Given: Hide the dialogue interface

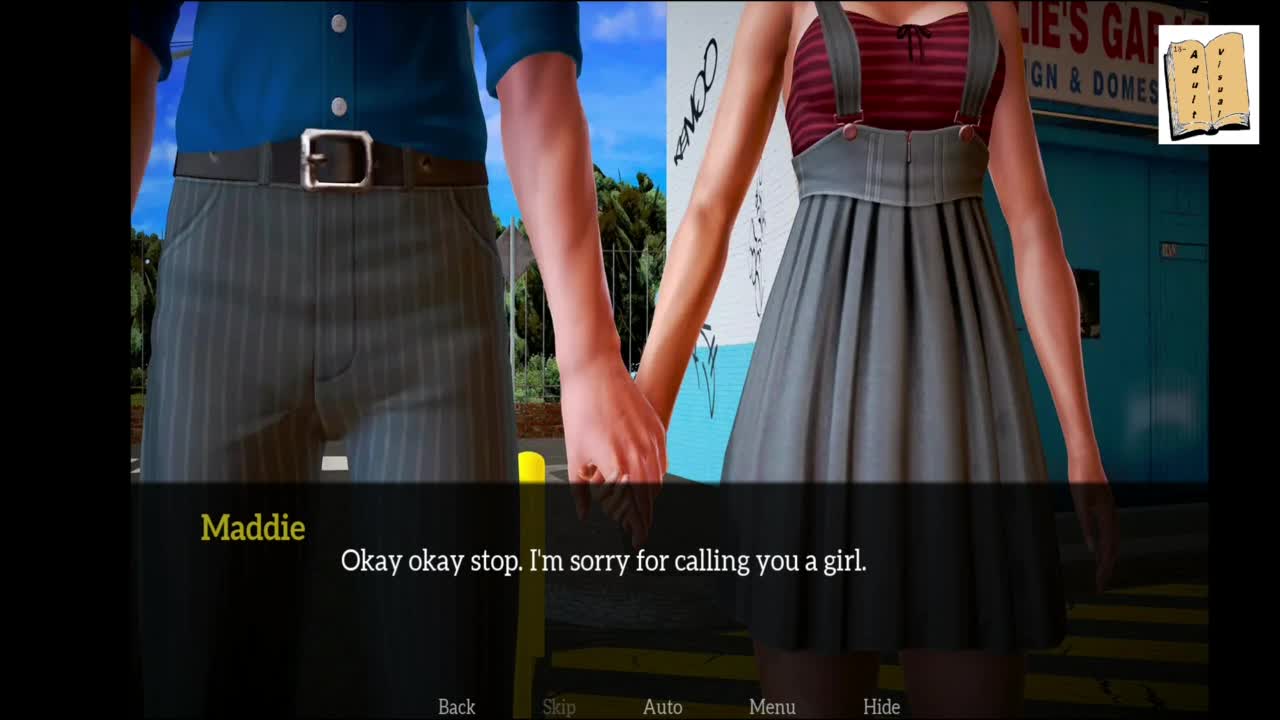Looking at the screenshot, I should click(x=881, y=707).
